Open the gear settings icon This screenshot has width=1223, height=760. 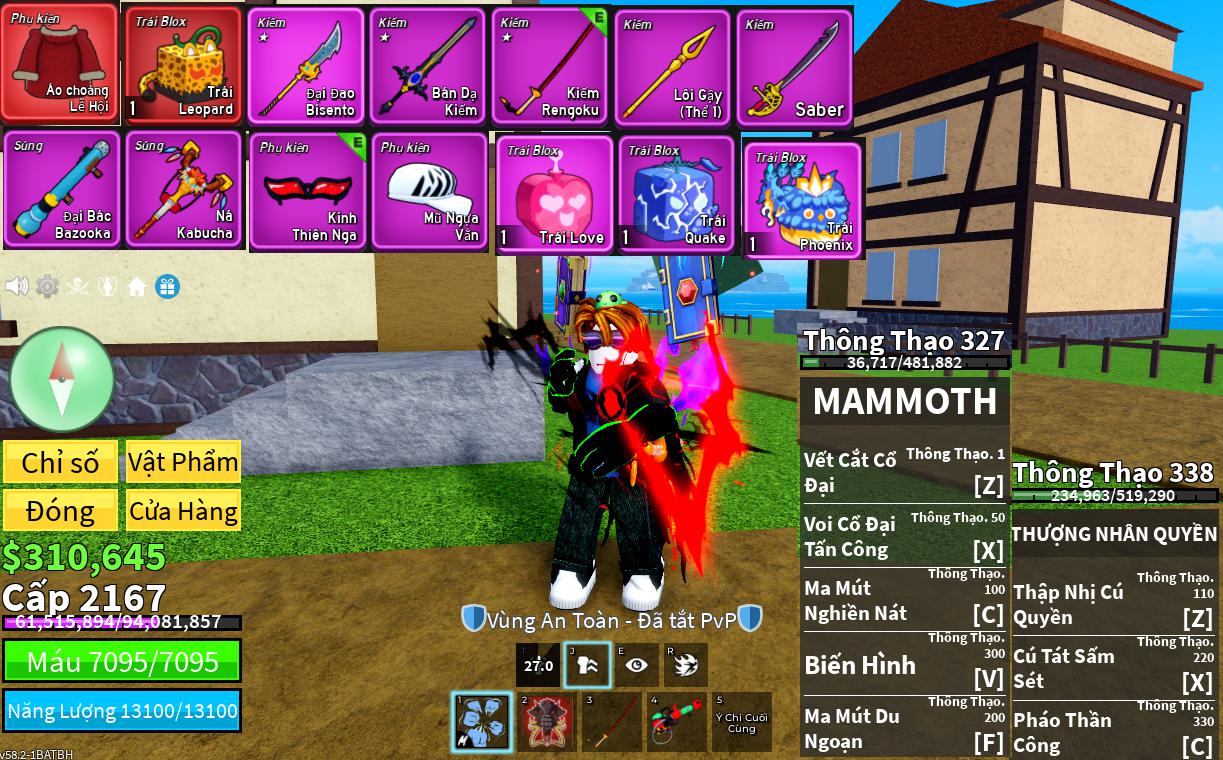coord(47,287)
